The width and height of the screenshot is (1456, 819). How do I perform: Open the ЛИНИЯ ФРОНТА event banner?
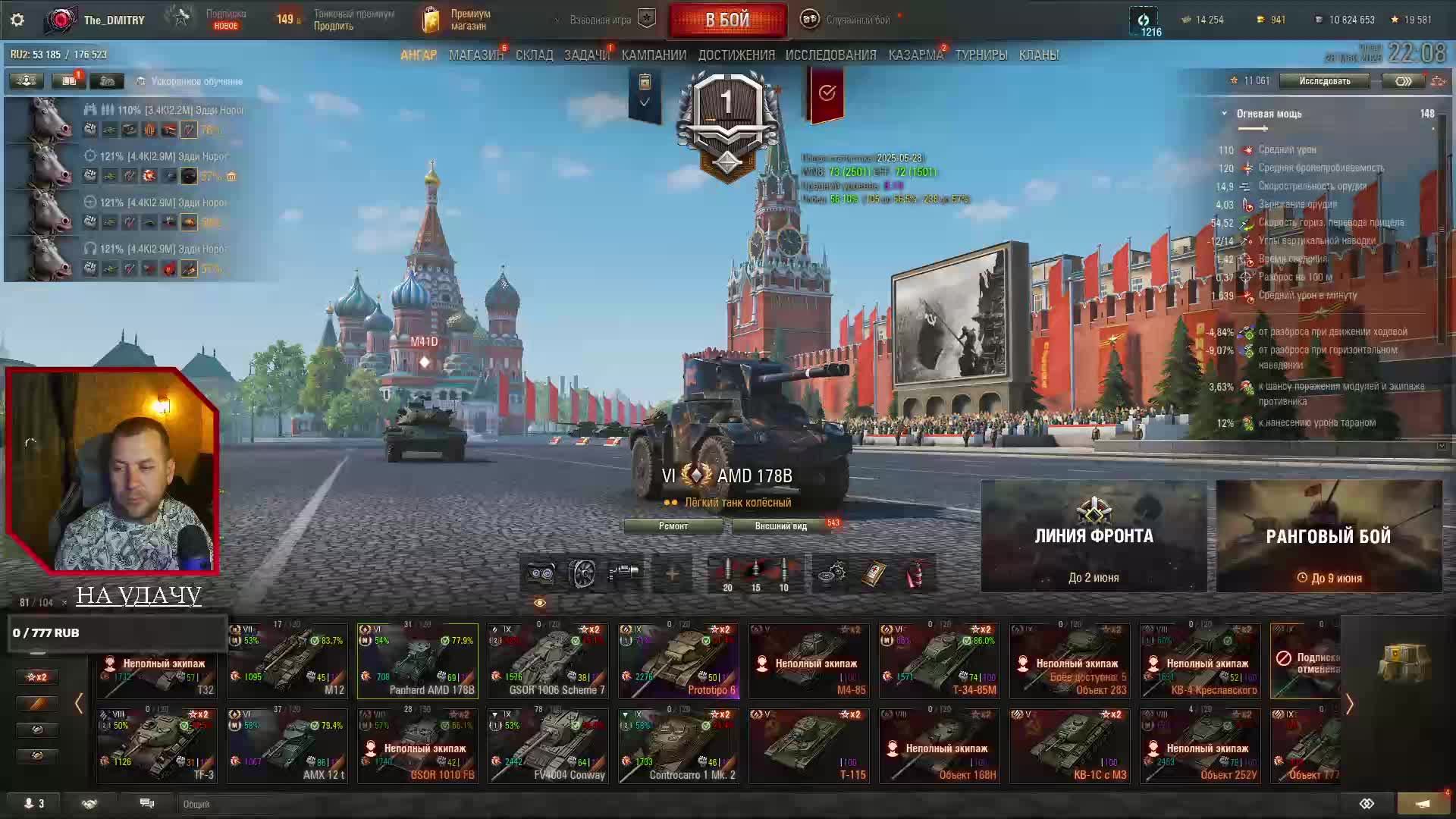(1094, 536)
